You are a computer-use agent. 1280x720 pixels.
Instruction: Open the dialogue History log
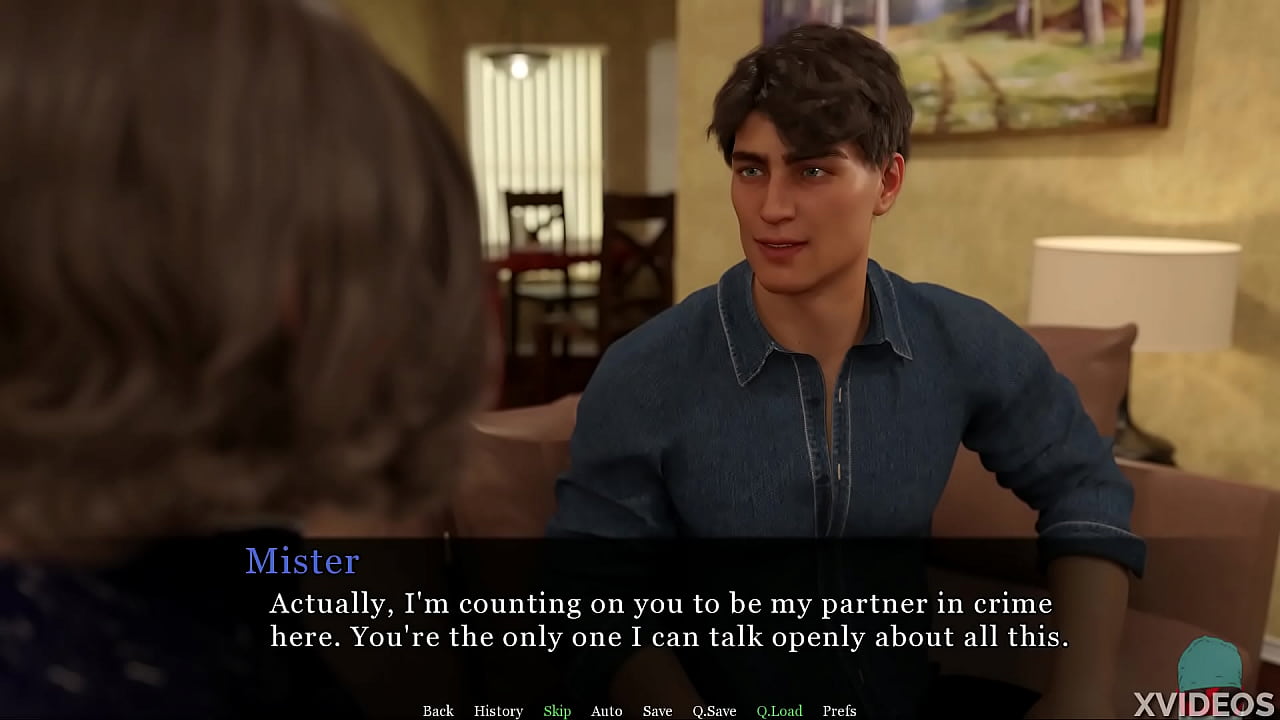[498, 711]
